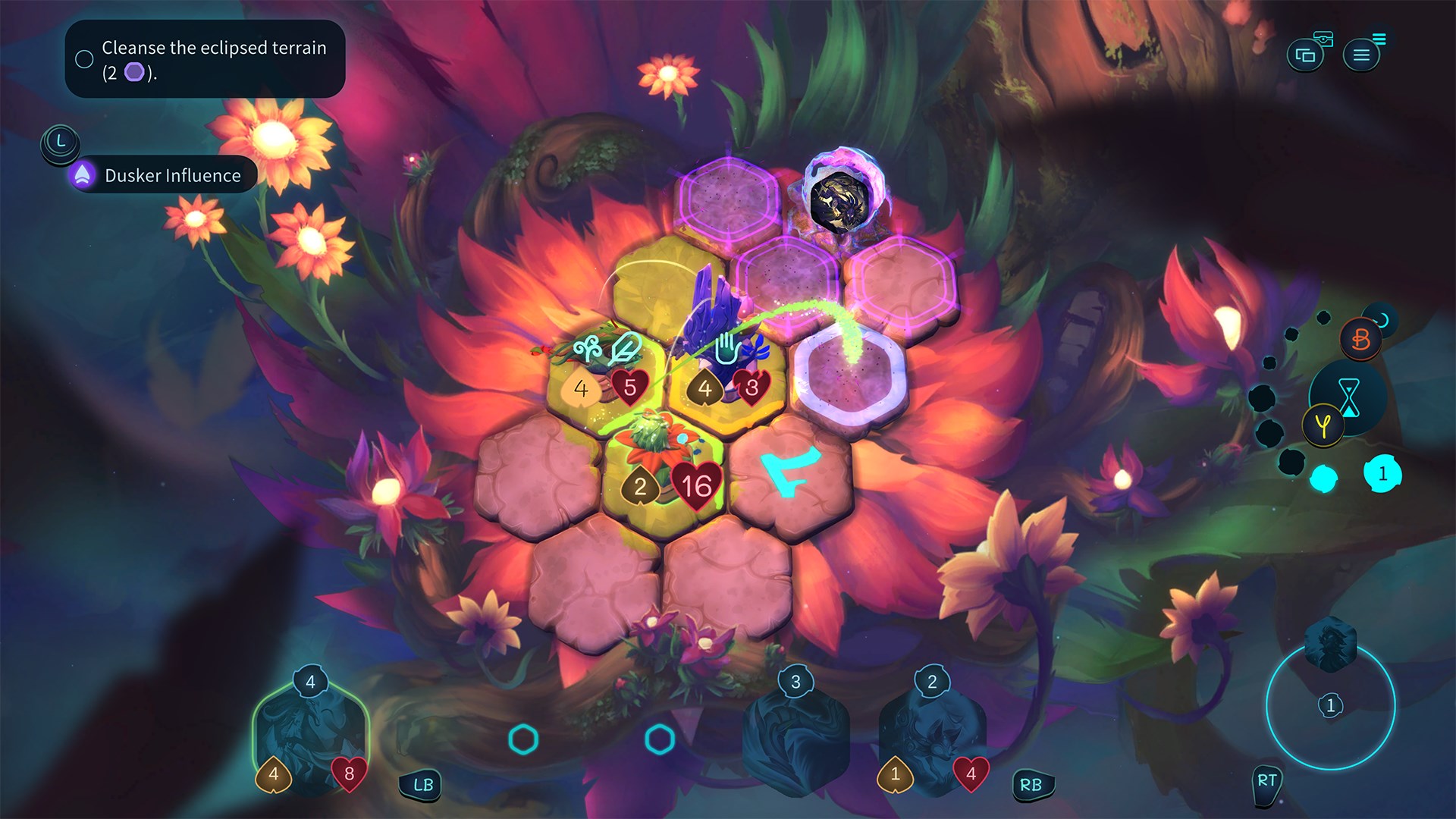1456x819 pixels.
Task: Open the card collection button
Action: click(1305, 55)
